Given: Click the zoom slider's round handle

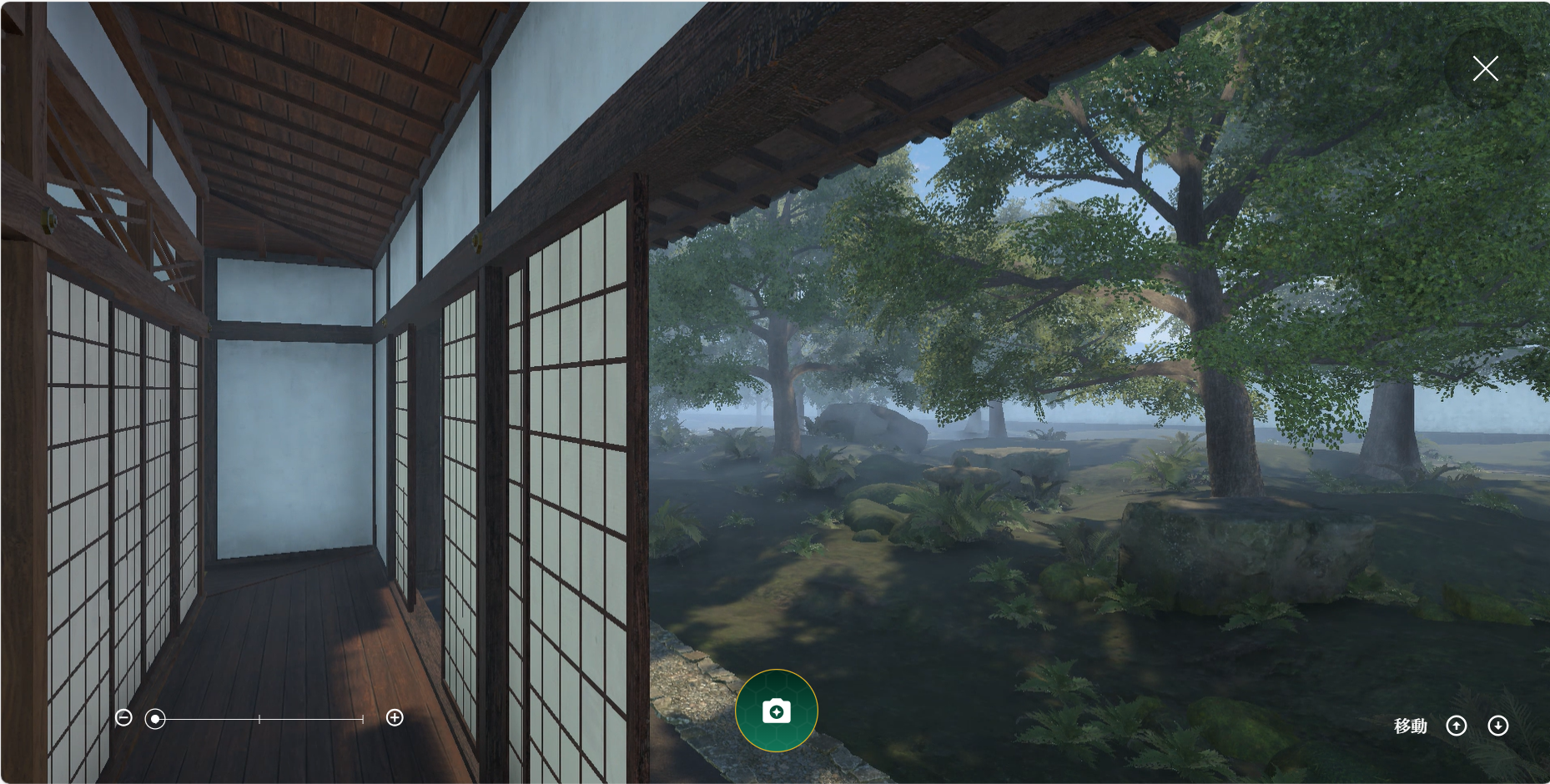Looking at the screenshot, I should [155, 717].
